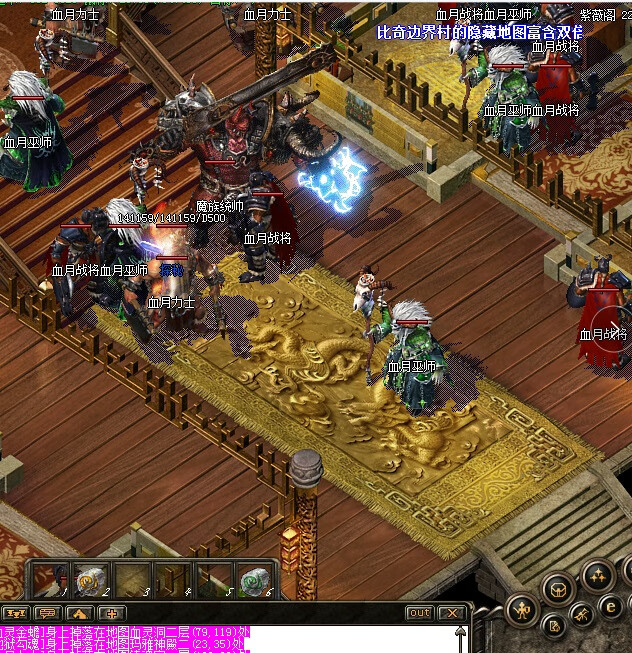Close the chat panel with the X button
The height and width of the screenshot is (653, 632).
[x=452, y=612]
